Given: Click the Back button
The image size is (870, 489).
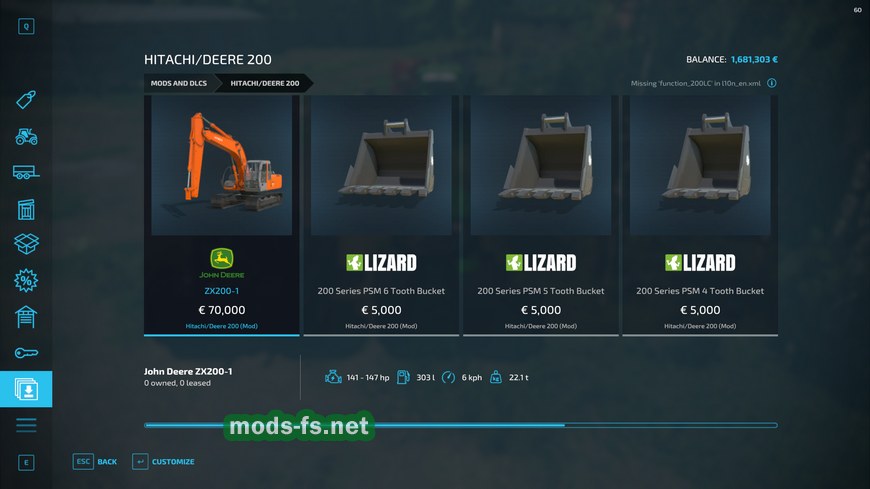Looking at the screenshot, I should click(x=95, y=461).
